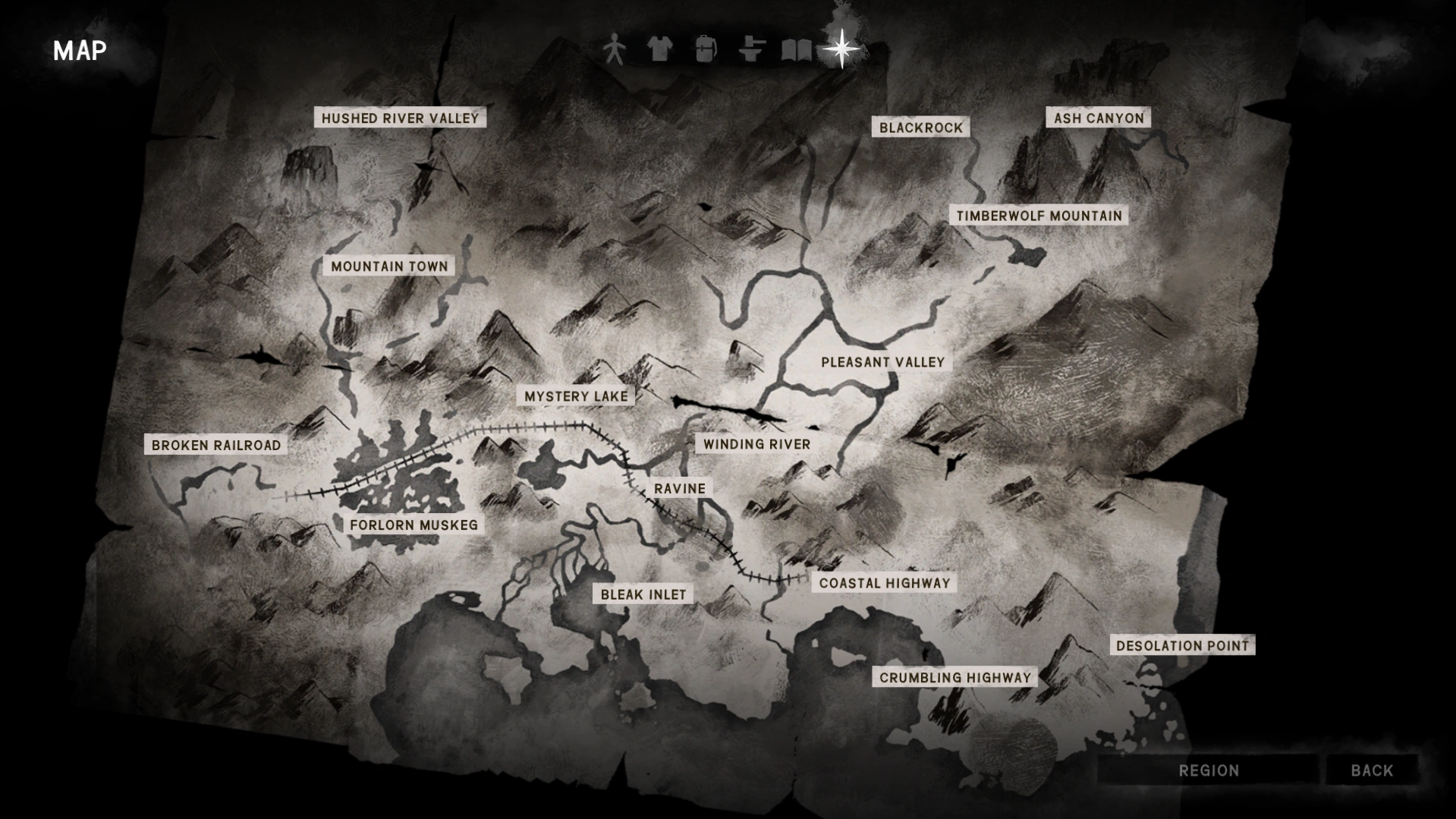This screenshot has width=1456, height=819.
Task: Click the Coastal Highway region label
Action: (x=884, y=583)
